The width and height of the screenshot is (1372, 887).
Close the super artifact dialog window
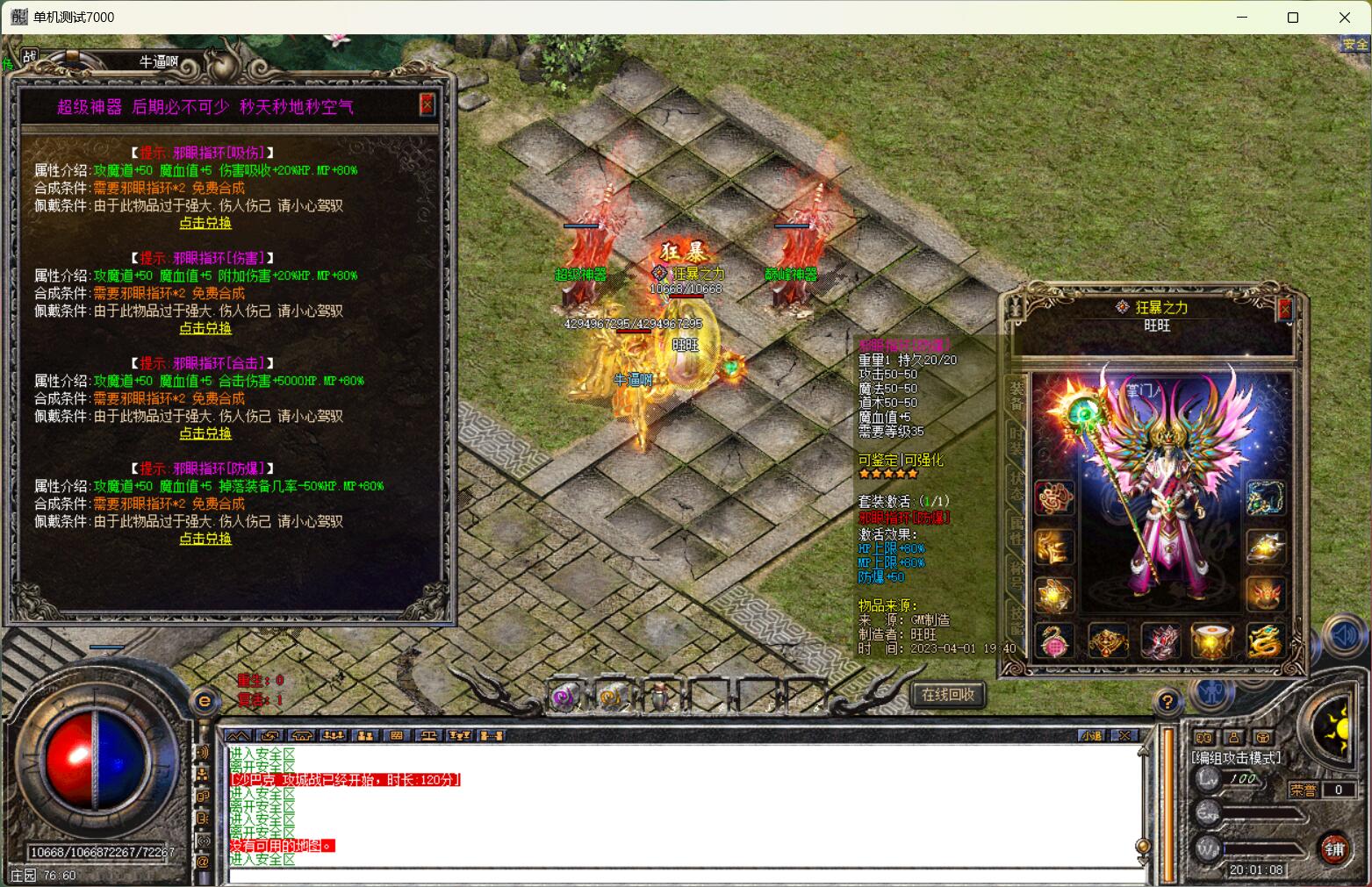point(427,105)
